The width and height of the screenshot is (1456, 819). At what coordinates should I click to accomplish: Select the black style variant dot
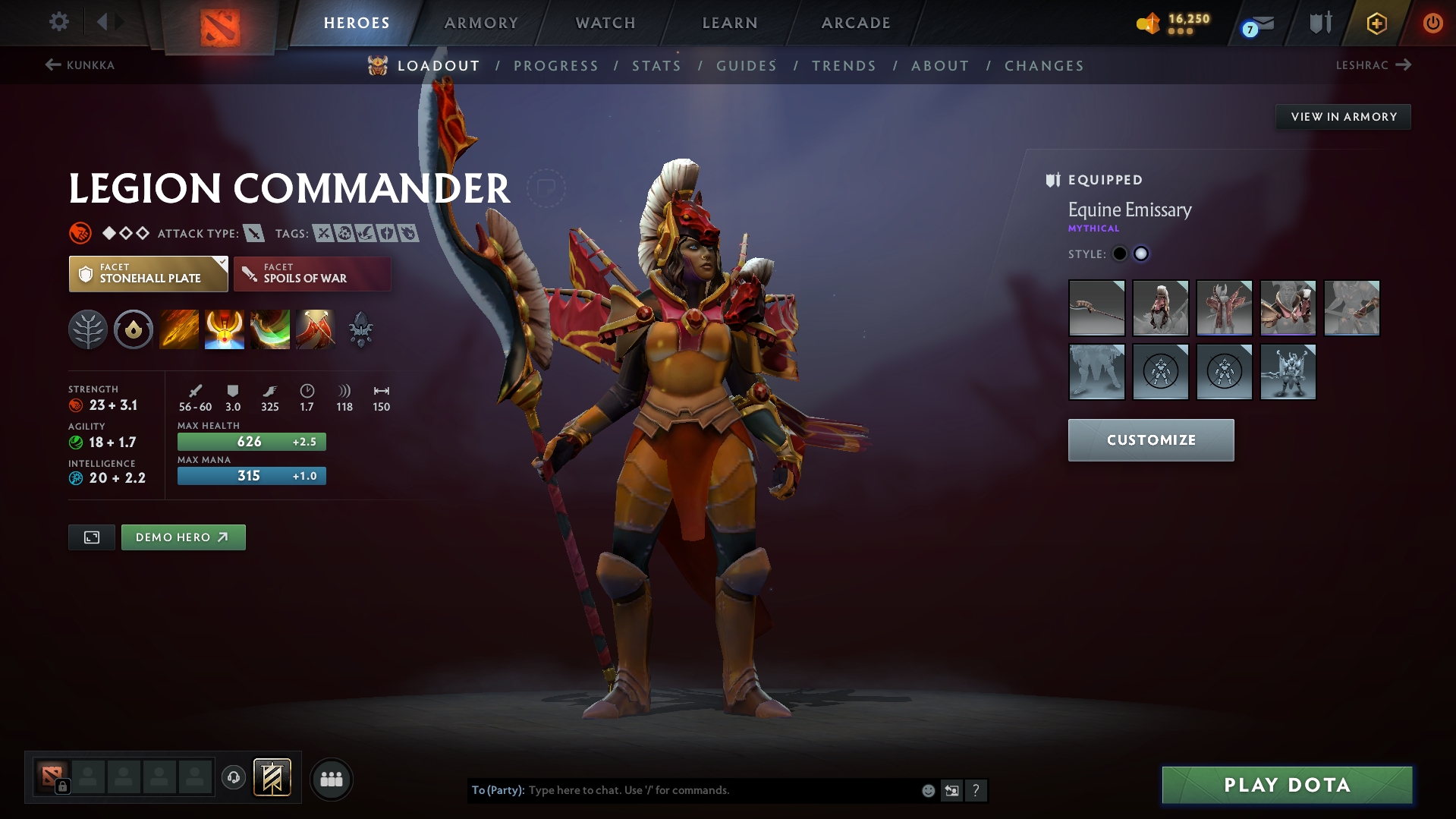click(1120, 254)
